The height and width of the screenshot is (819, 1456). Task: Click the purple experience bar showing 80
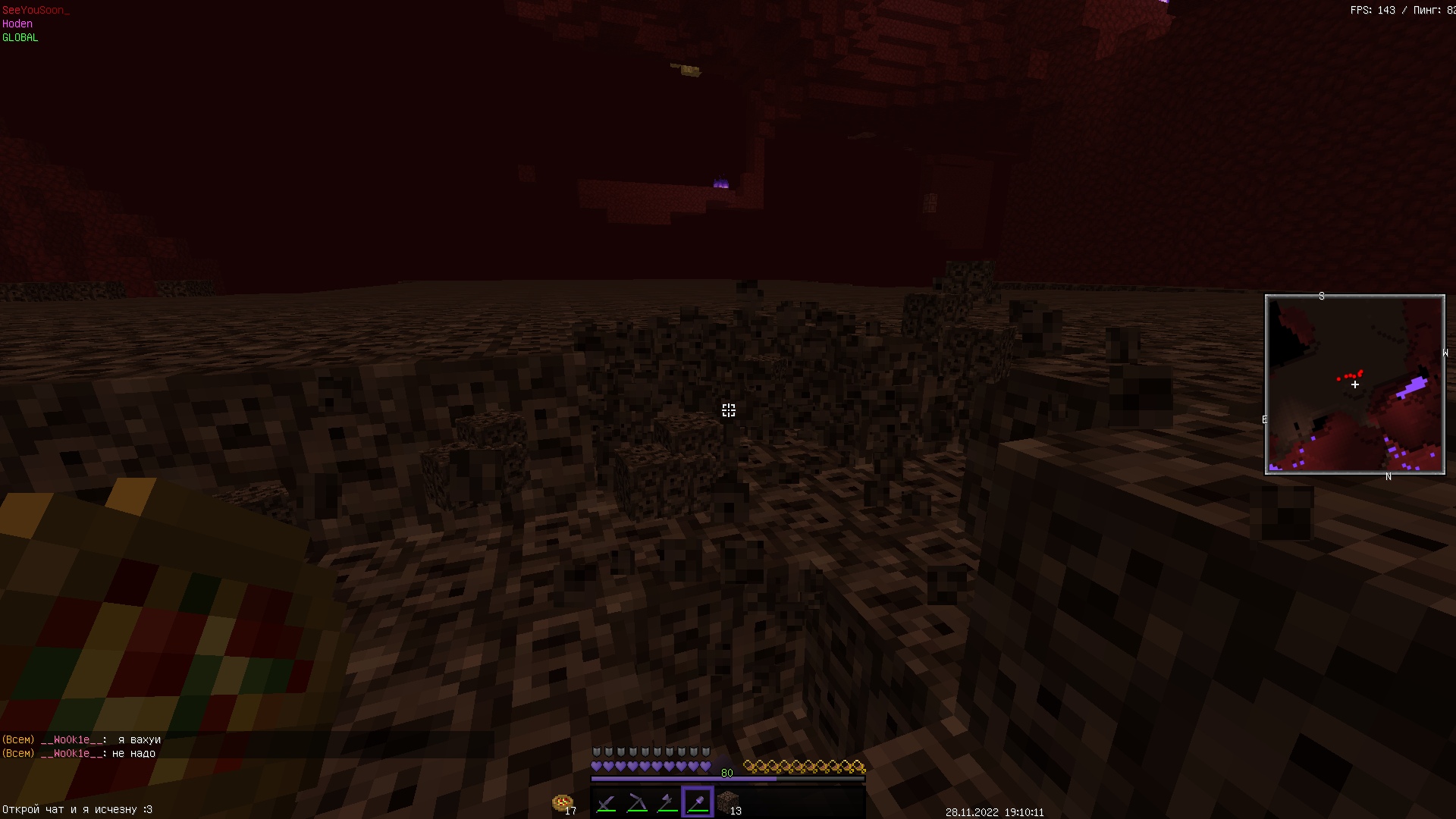pos(682,777)
